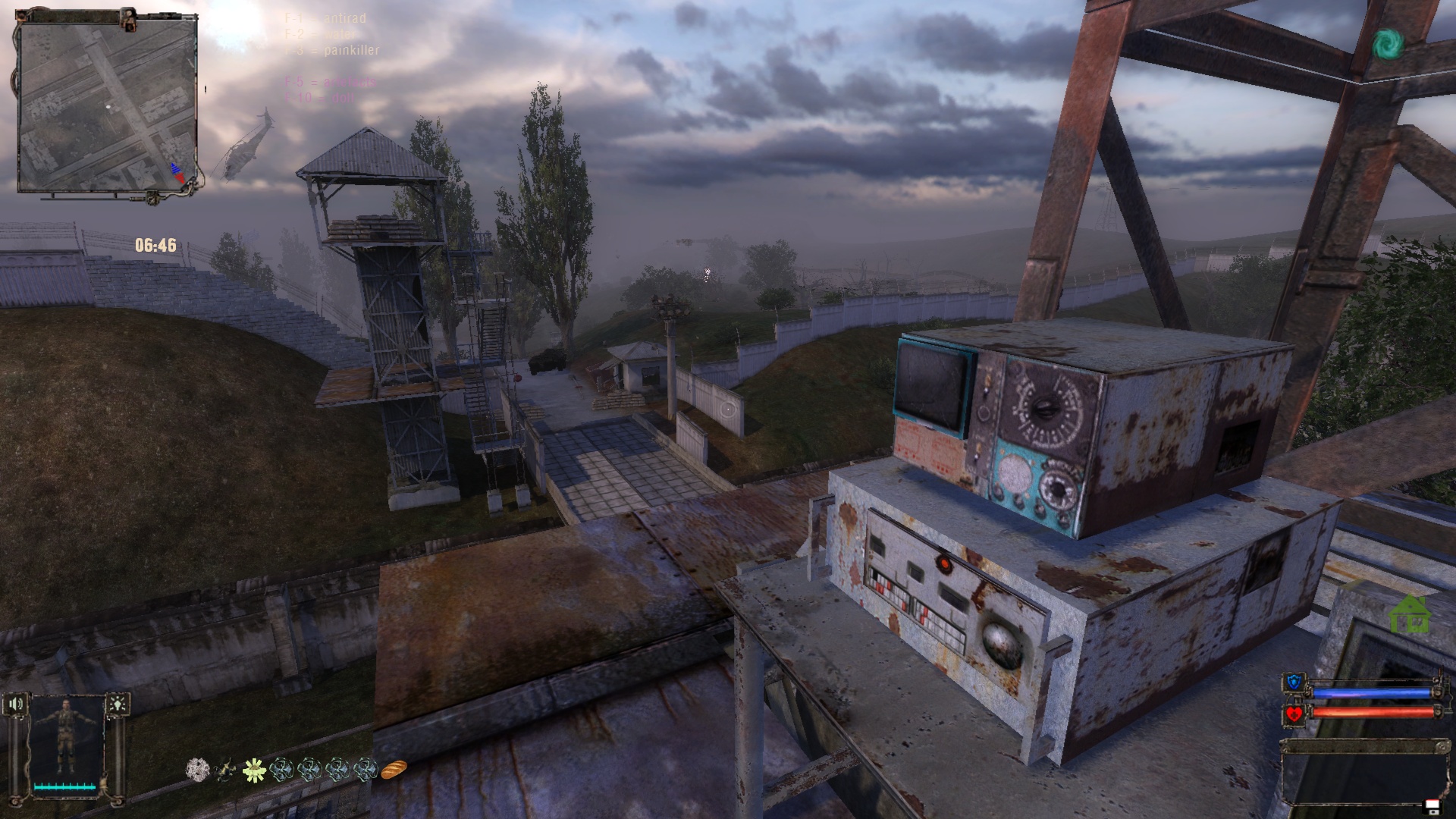Click the teal swirl anomaly indicator

pos(1389,45)
